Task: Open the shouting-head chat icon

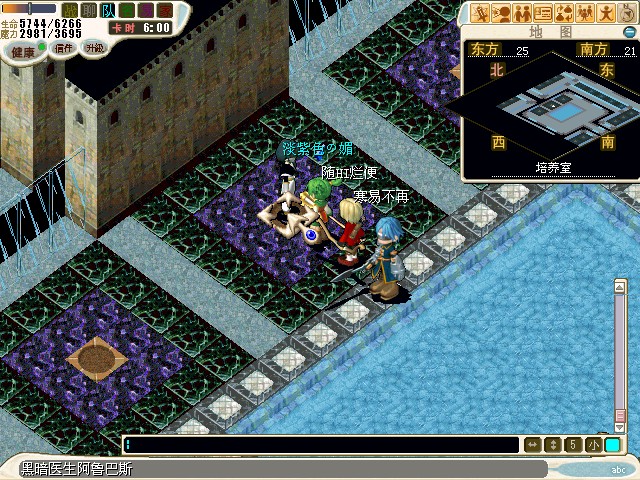Action: point(501,13)
